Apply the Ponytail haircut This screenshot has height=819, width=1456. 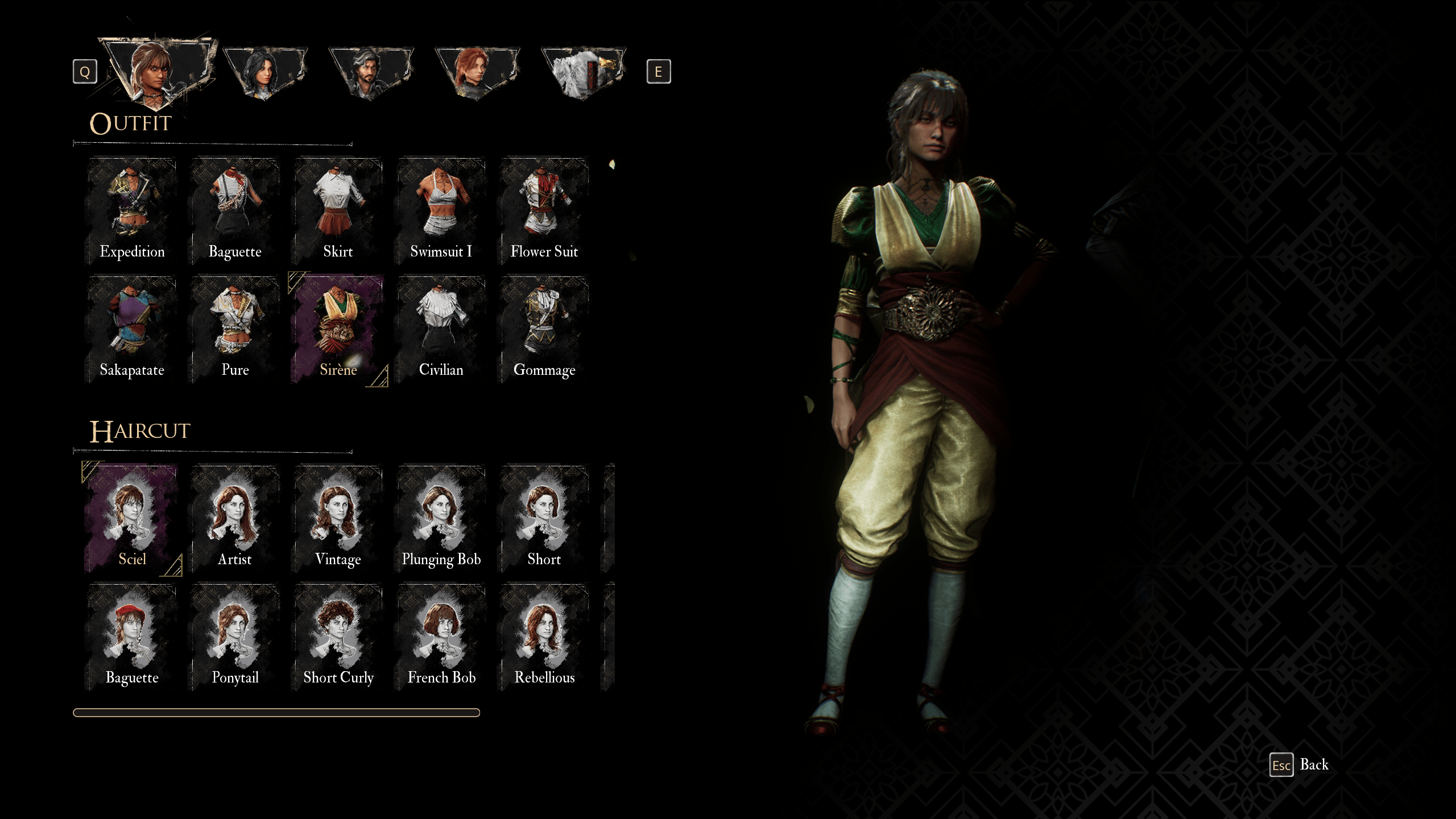[x=235, y=631]
